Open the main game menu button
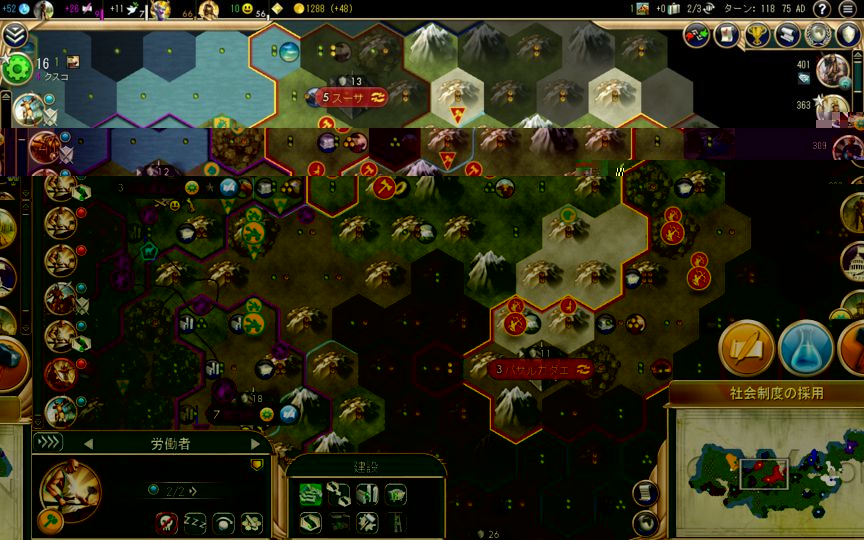 pyautogui.click(x=849, y=9)
